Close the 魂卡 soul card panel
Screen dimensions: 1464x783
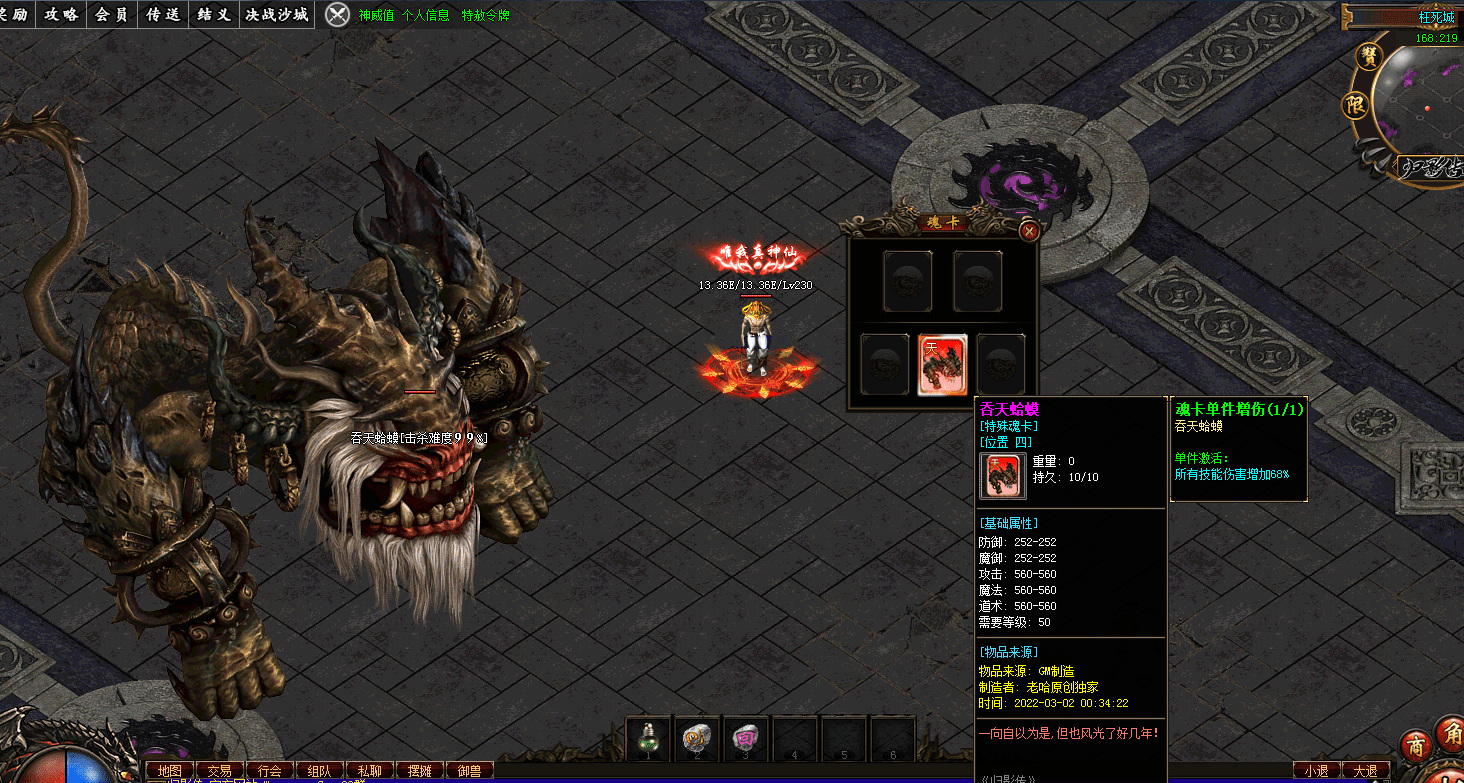click(x=1028, y=231)
